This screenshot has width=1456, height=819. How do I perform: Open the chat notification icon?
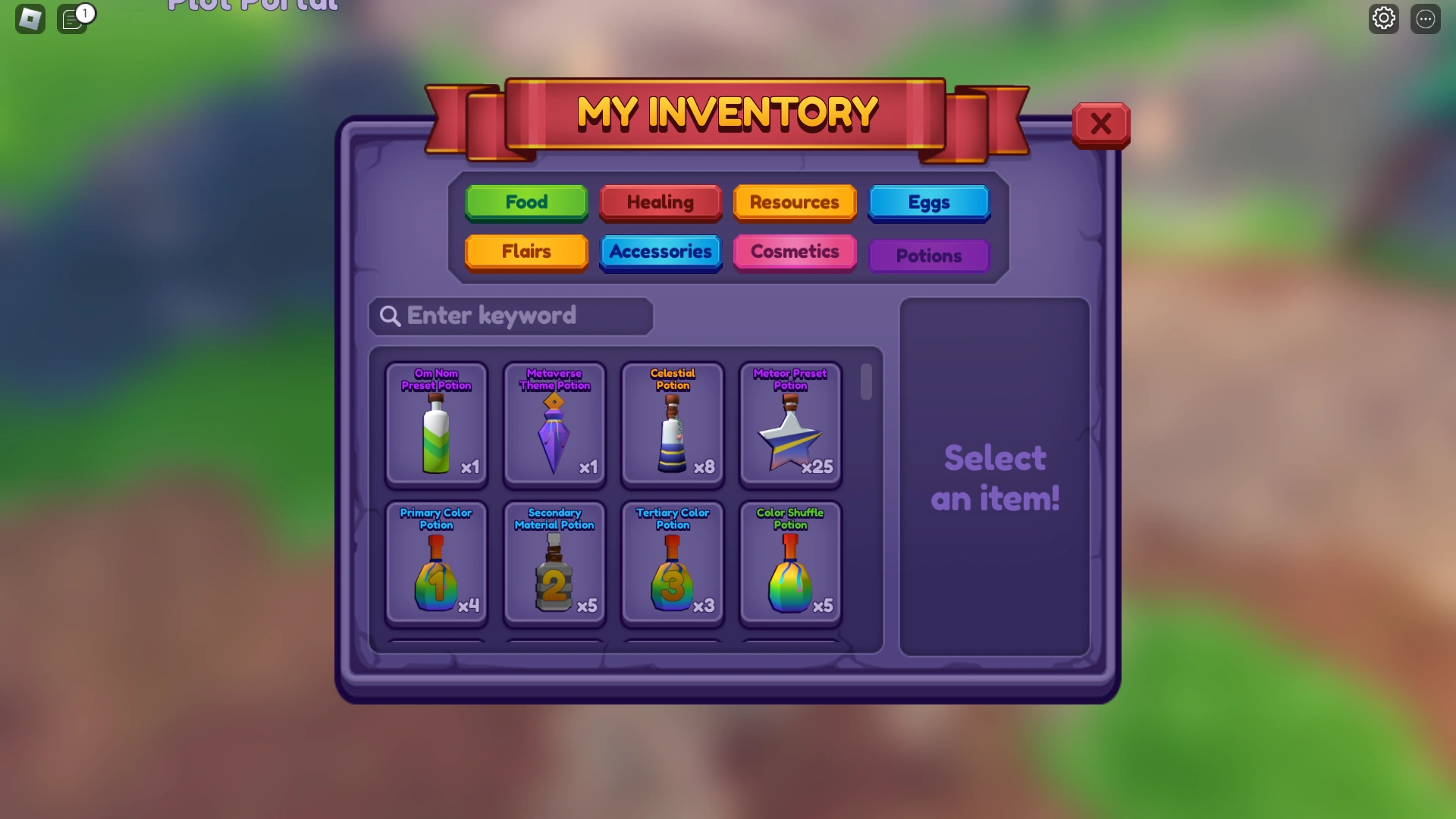(74, 19)
